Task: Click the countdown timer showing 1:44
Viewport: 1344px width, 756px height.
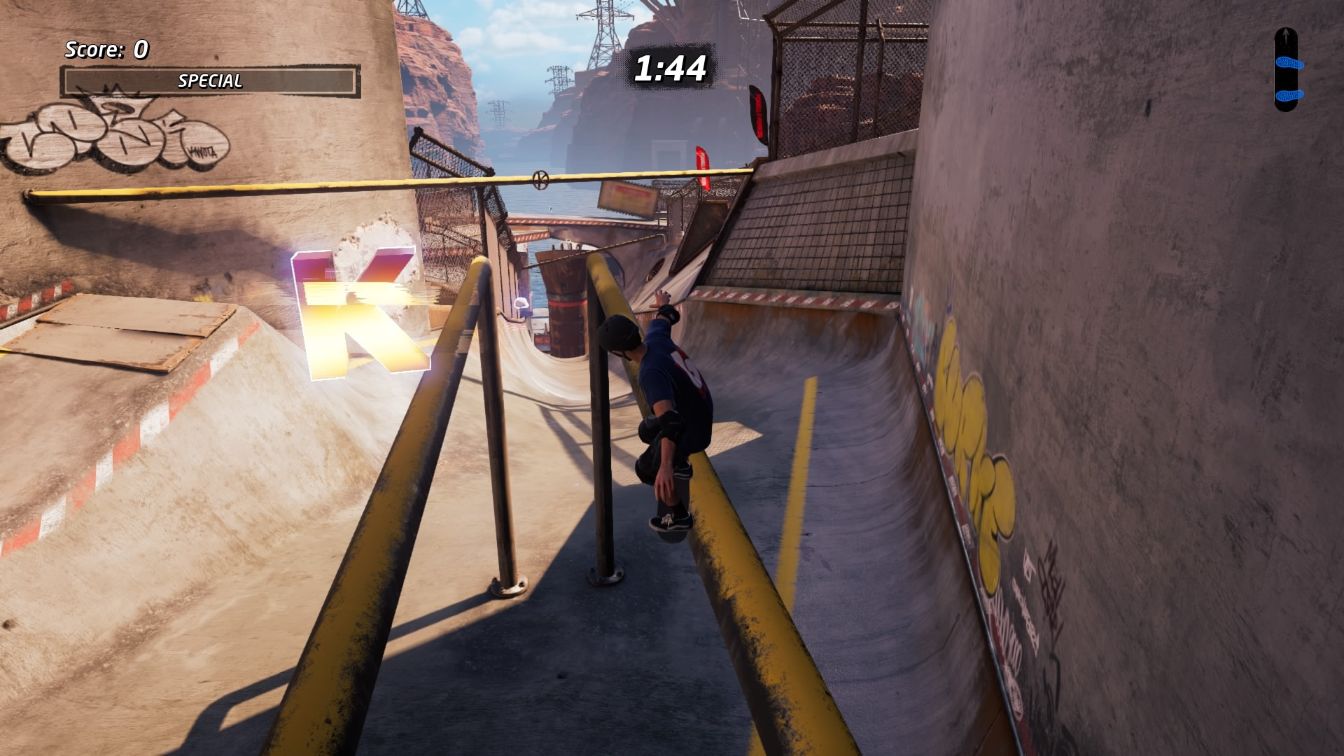Action: click(x=669, y=70)
